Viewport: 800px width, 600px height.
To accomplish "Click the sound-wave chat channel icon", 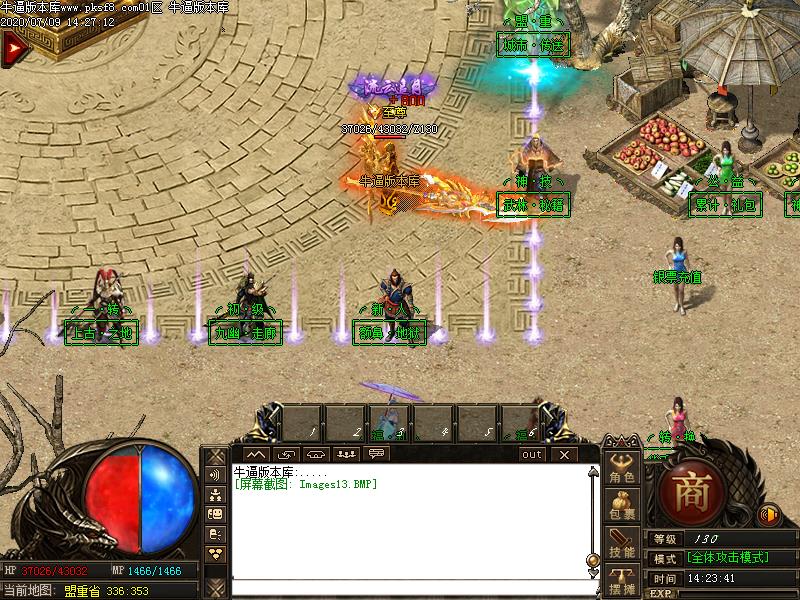I will tap(215, 475).
